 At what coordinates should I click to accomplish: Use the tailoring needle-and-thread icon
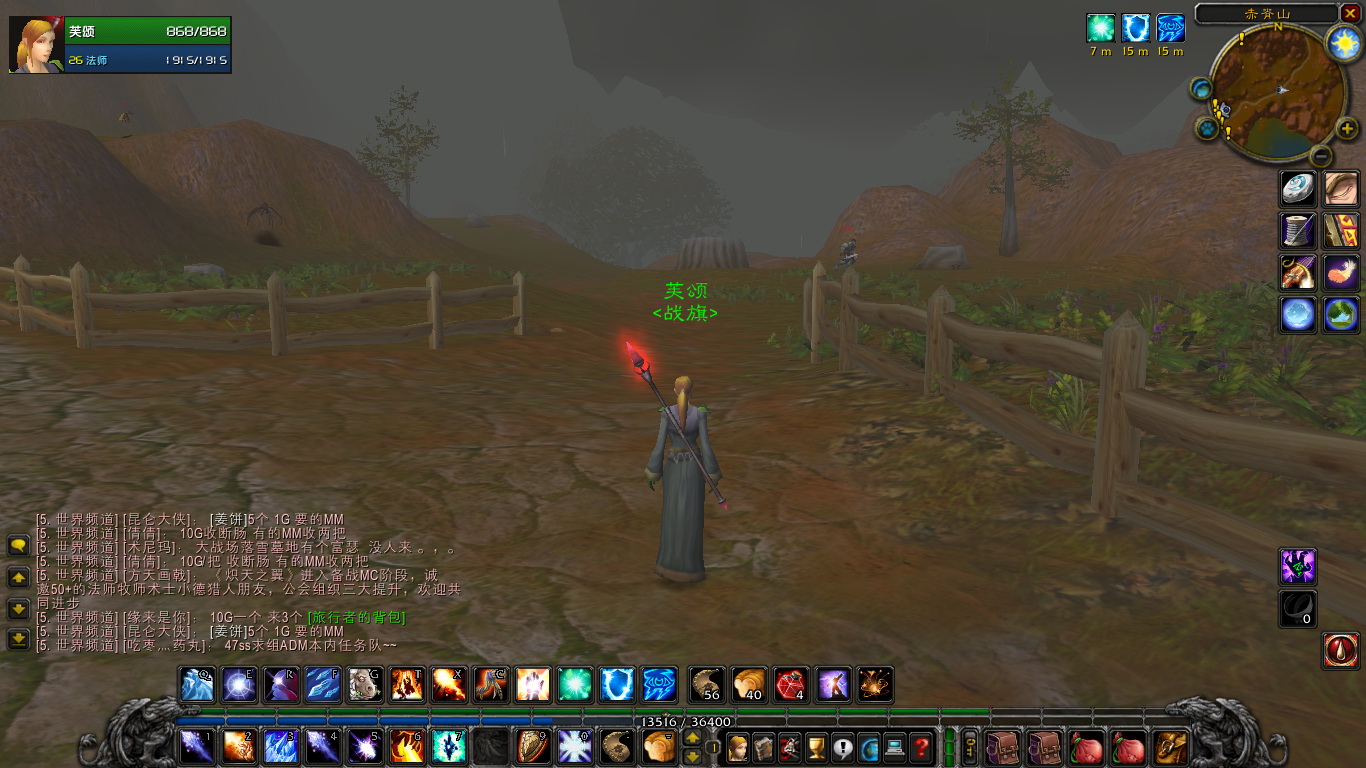click(x=1297, y=230)
